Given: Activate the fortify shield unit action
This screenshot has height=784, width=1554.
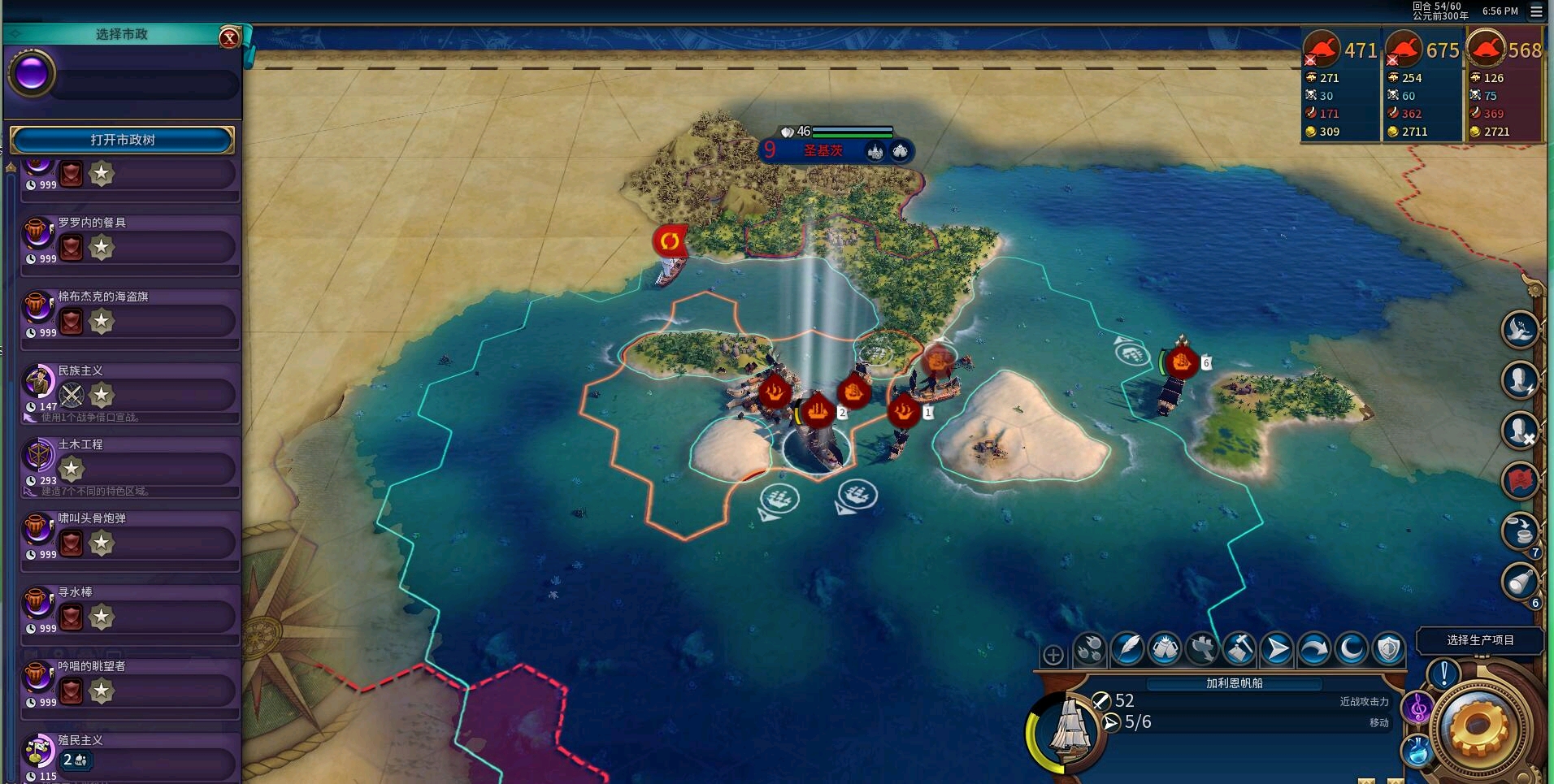Looking at the screenshot, I should pos(1388,649).
